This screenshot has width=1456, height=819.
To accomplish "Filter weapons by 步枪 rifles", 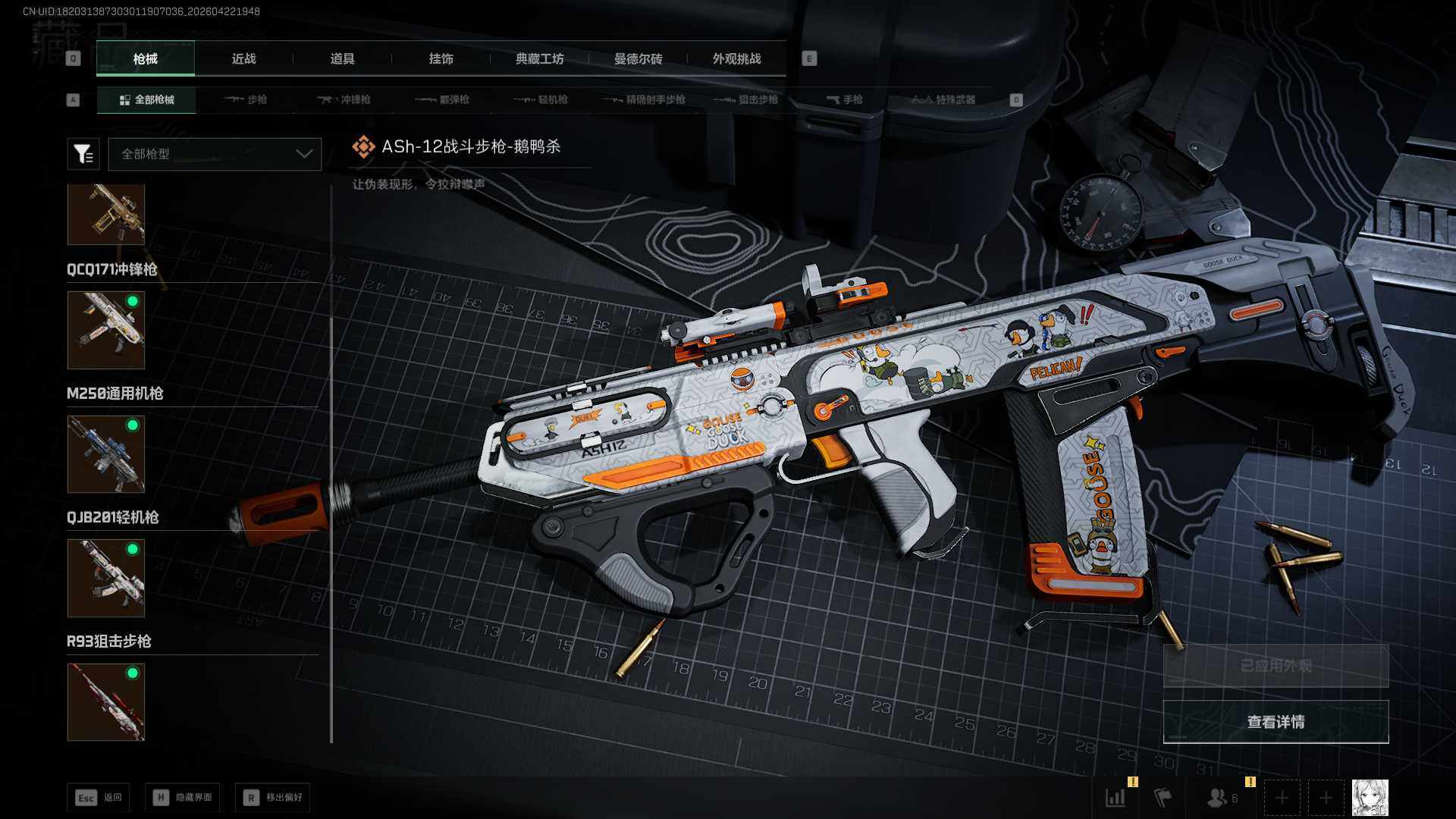I will pyautogui.click(x=246, y=100).
